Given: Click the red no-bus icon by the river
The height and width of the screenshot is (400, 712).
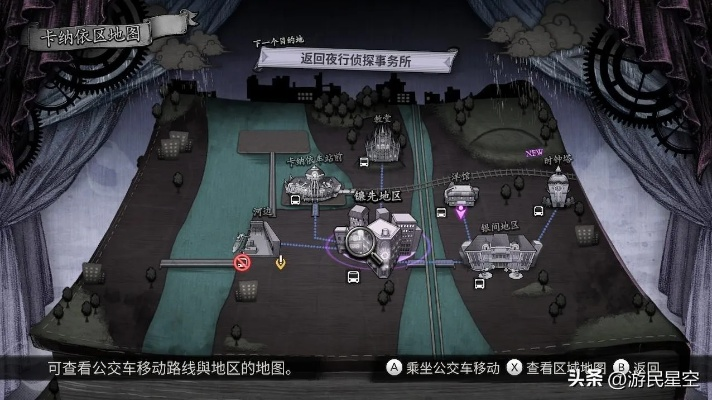Looking at the screenshot, I should click(242, 263).
